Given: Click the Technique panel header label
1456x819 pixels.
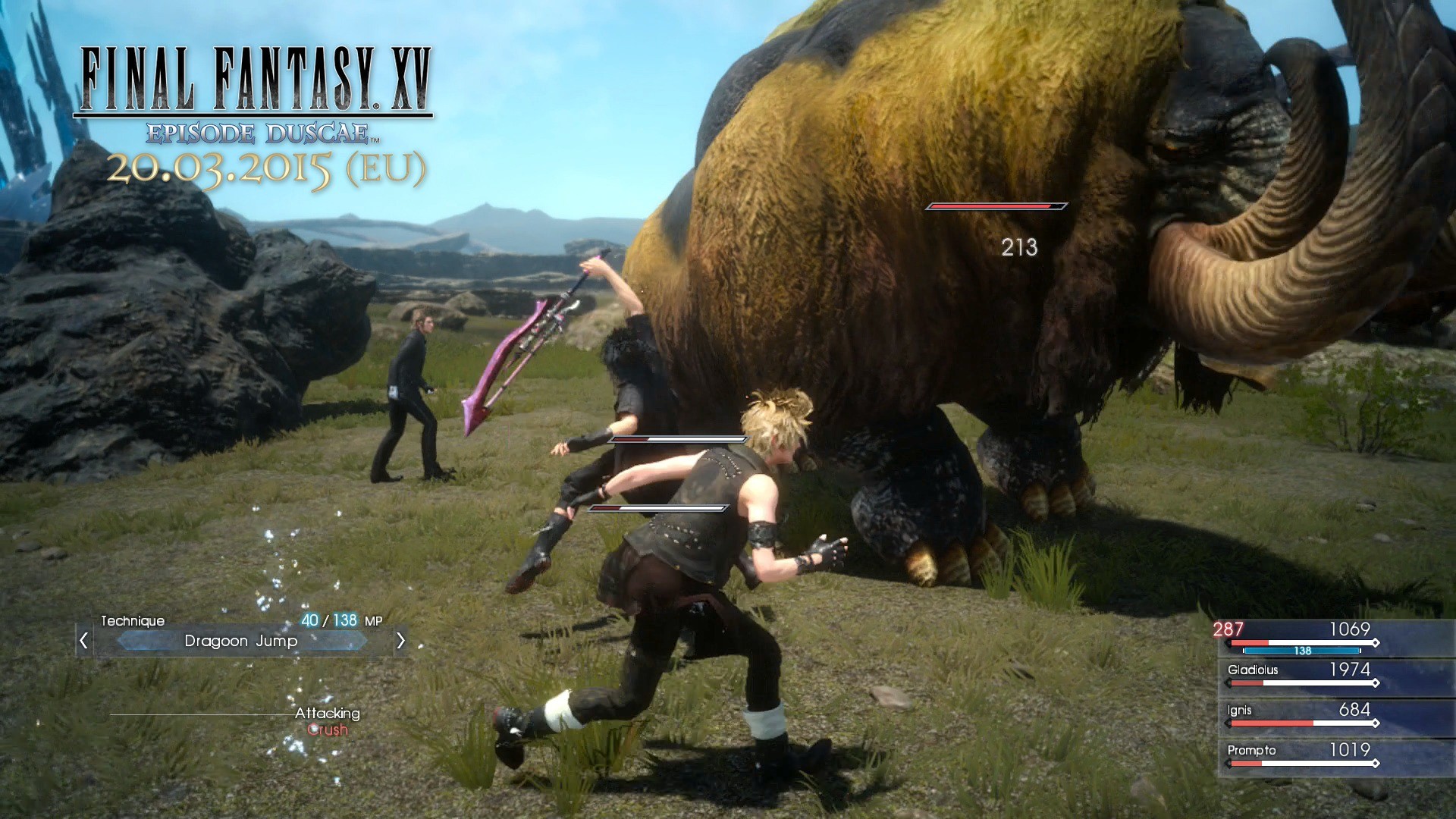Looking at the screenshot, I should pyautogui.click(x=133, y=620).
